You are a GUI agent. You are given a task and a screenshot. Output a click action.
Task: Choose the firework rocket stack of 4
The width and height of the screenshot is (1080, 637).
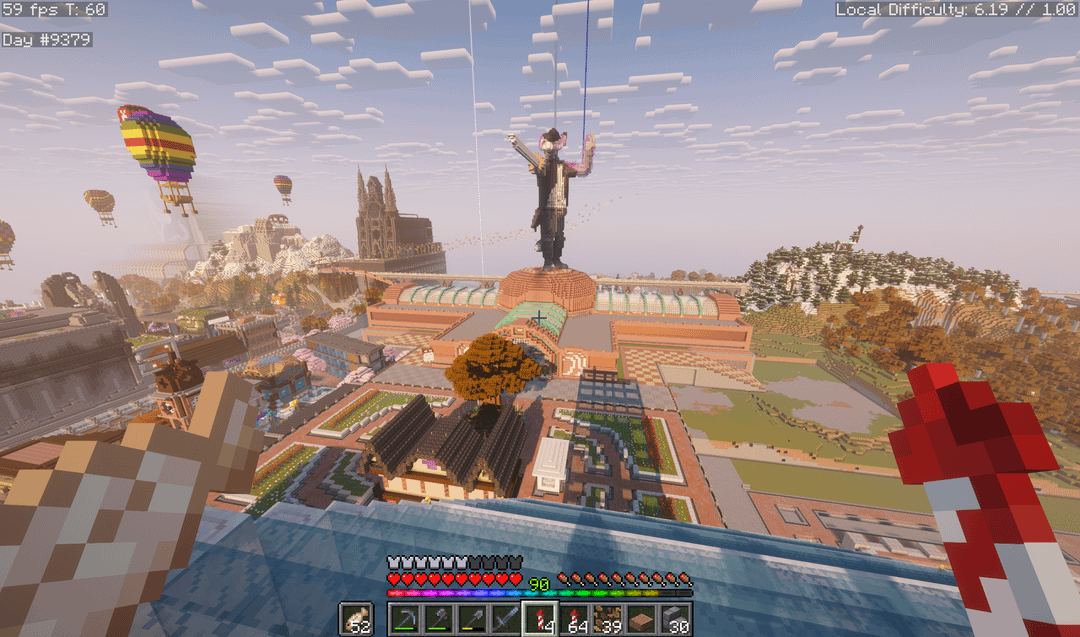(540, 619)
